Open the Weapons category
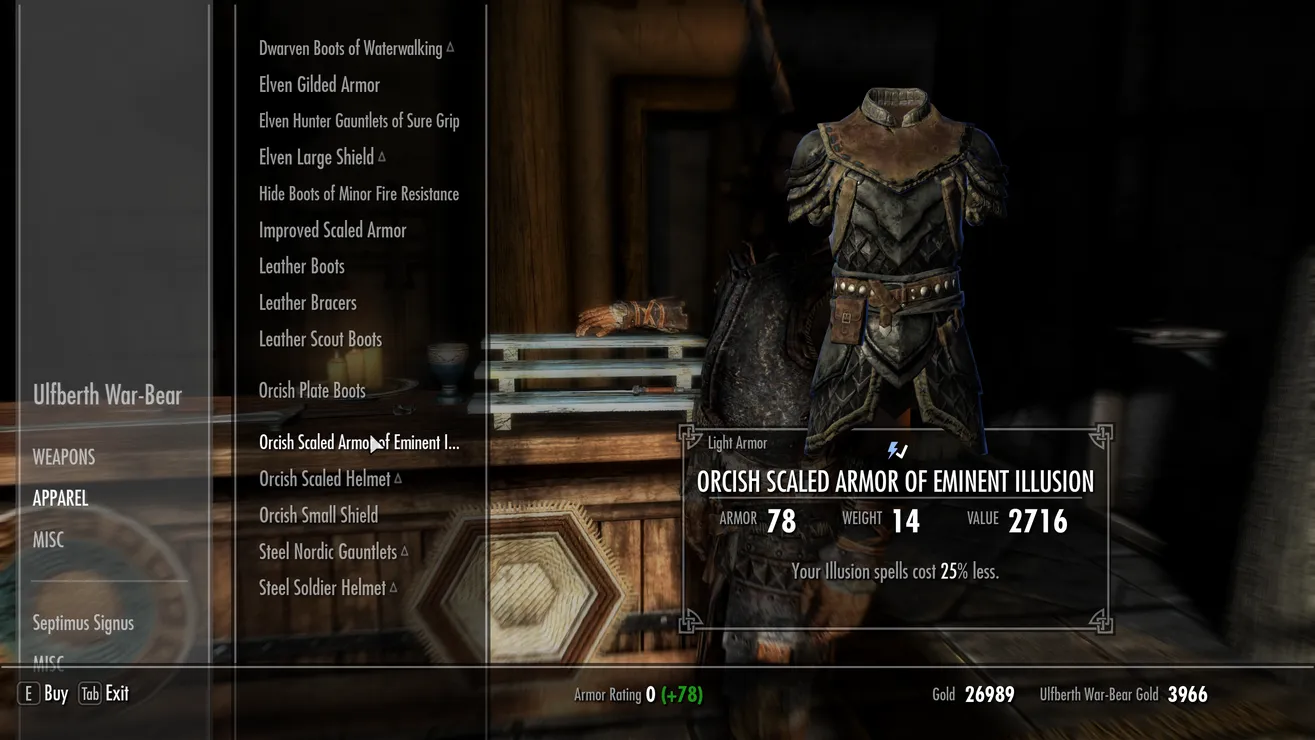Screen dimensions: 1315x740 (64, 457)
